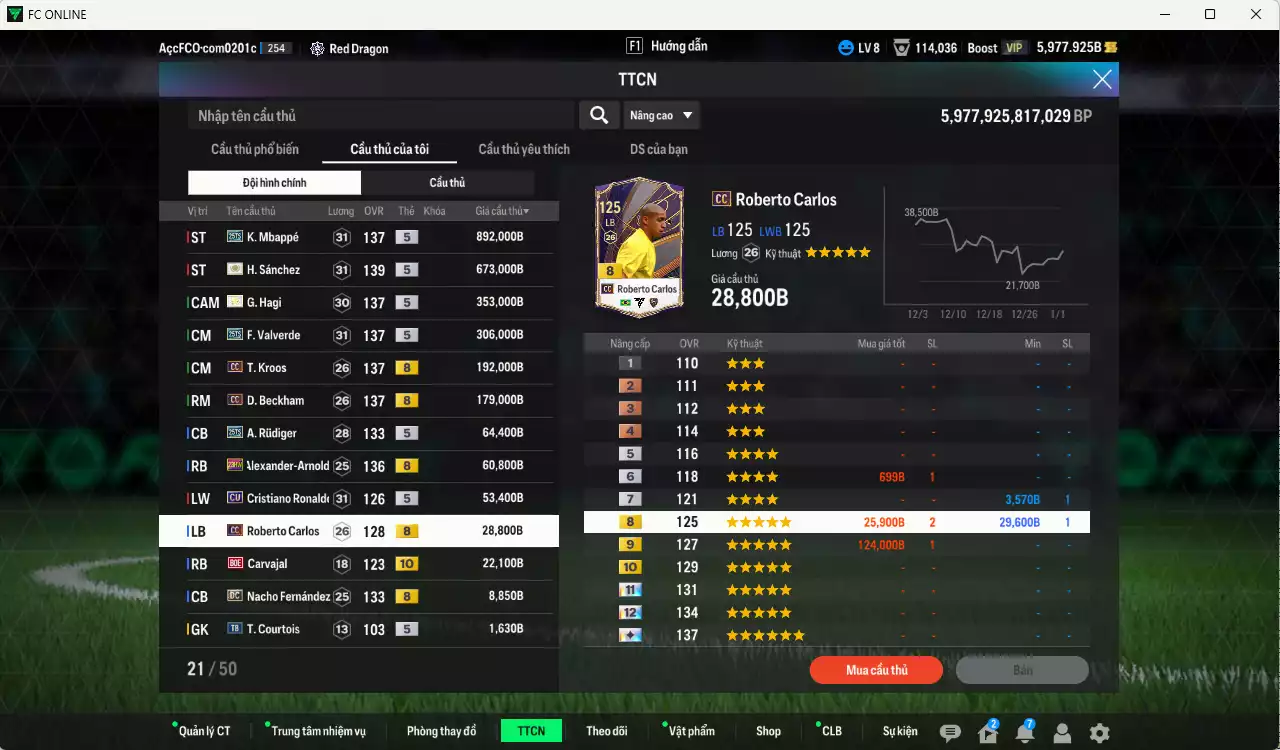Select upgrade level +9 row
The height and width of the screenshot is (750, 1280).
click(835, 543)
